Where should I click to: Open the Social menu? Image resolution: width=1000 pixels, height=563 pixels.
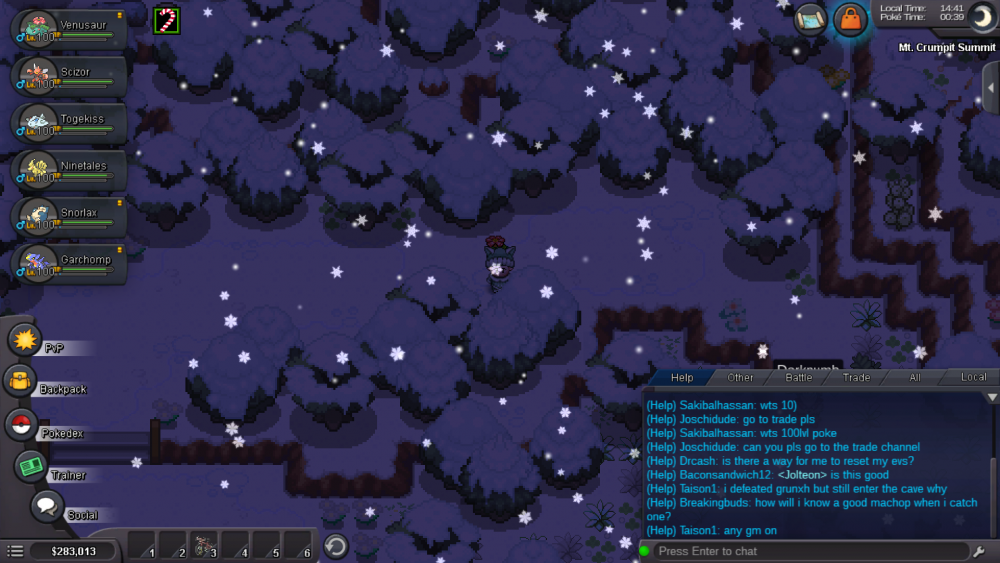point(47,506)
